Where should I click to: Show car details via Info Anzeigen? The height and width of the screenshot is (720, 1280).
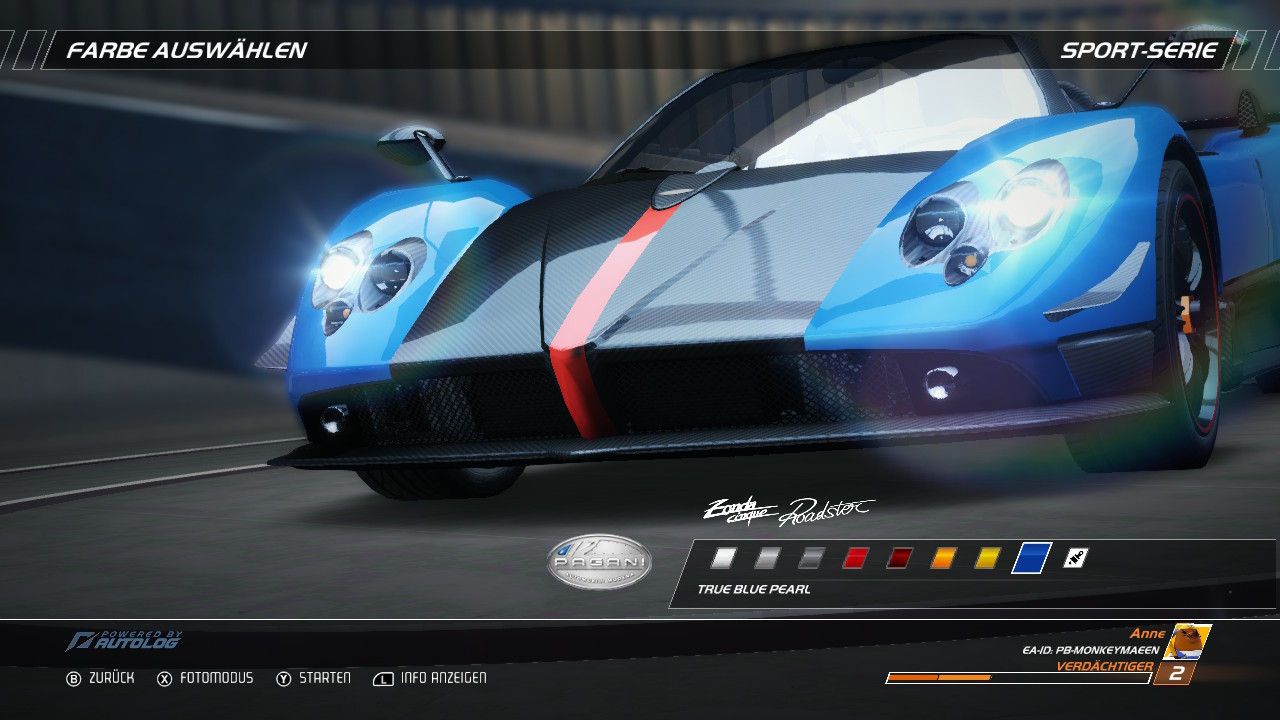[x=430, y=678]
